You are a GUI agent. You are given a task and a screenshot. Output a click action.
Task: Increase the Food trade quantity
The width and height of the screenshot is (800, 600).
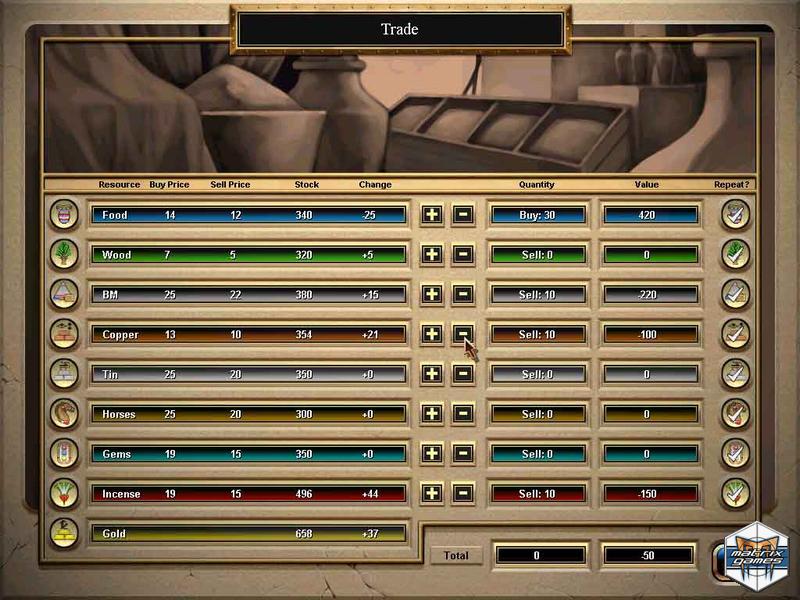(x=431, y=214)
